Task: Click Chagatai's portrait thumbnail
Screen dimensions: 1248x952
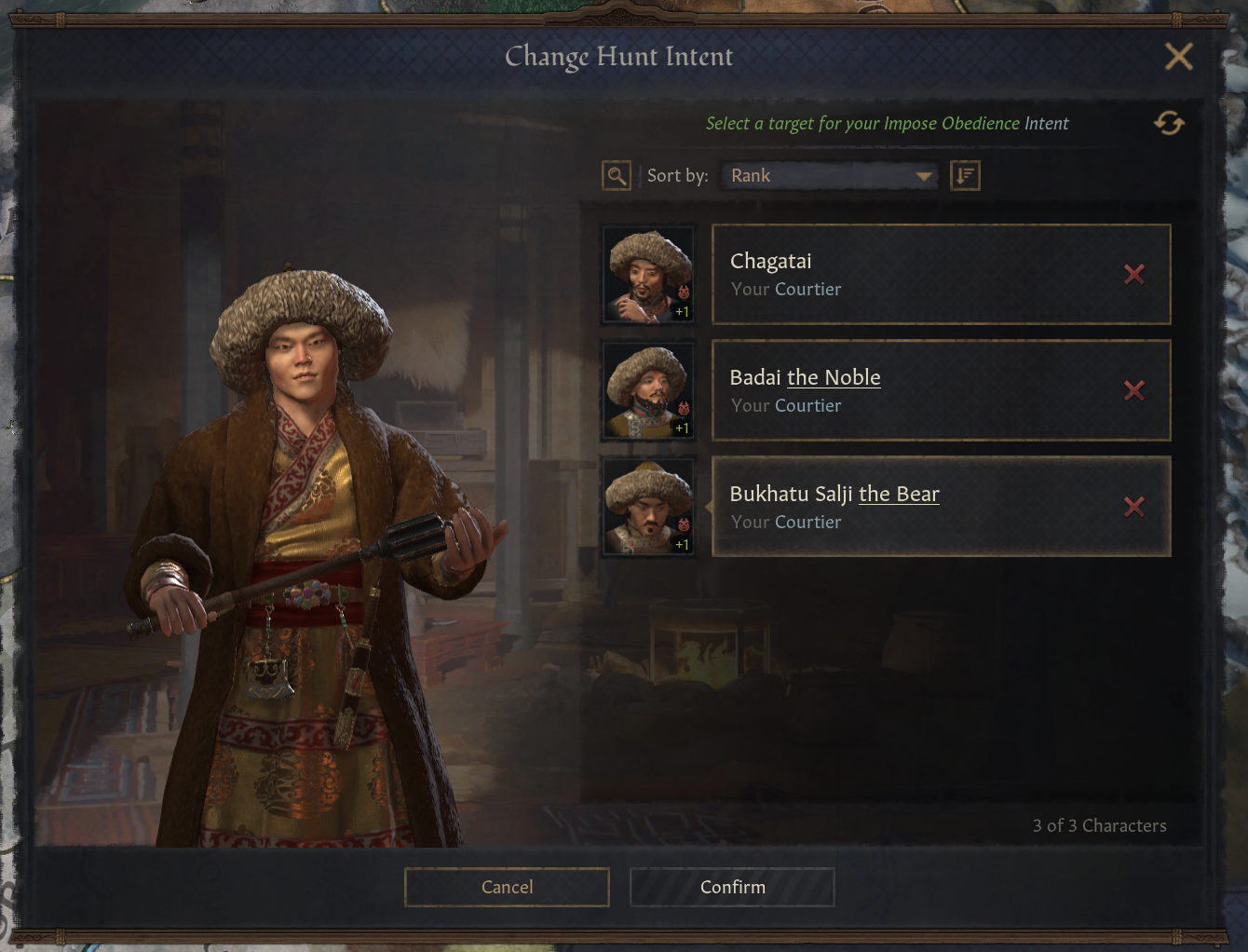Action: tap(648, 275)
